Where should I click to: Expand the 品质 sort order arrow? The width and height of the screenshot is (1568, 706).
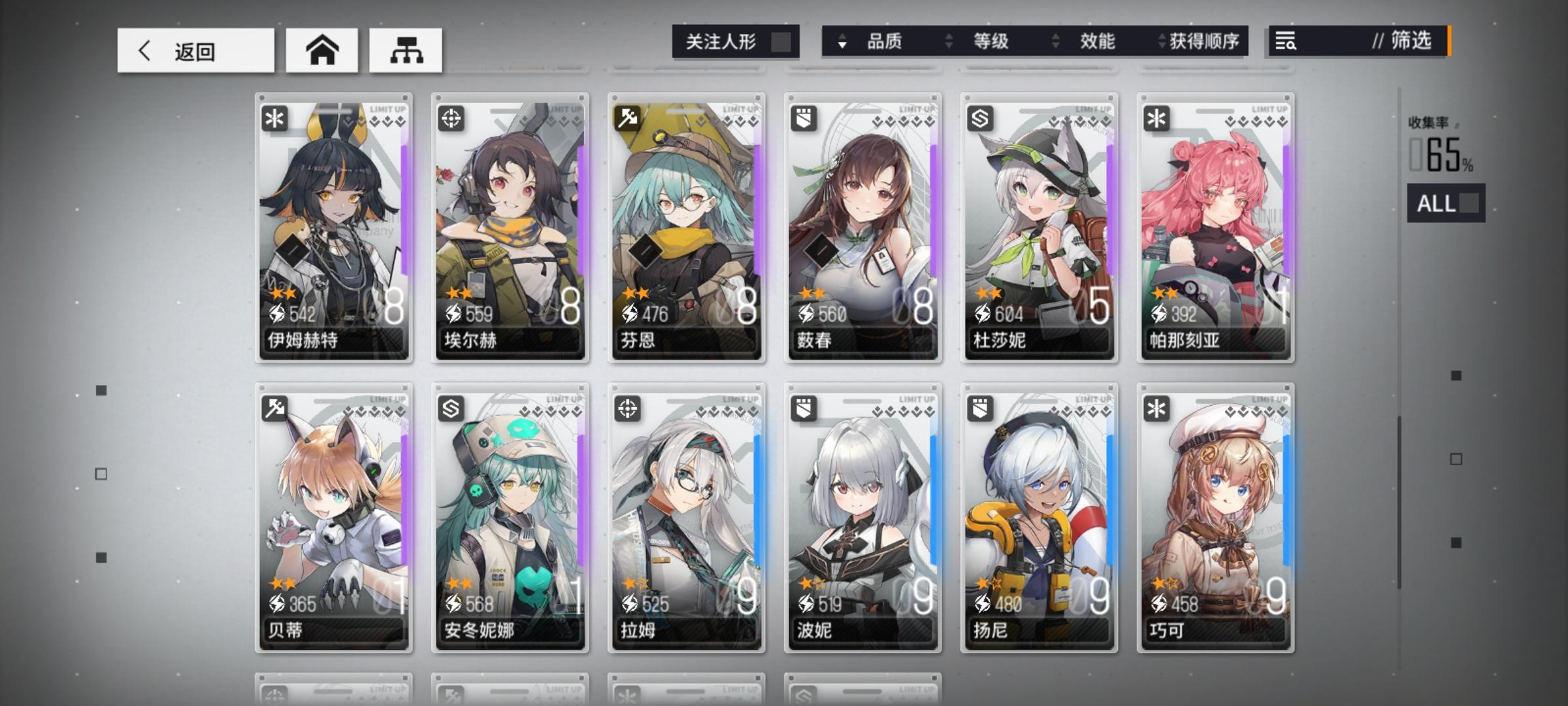(840, 42)
